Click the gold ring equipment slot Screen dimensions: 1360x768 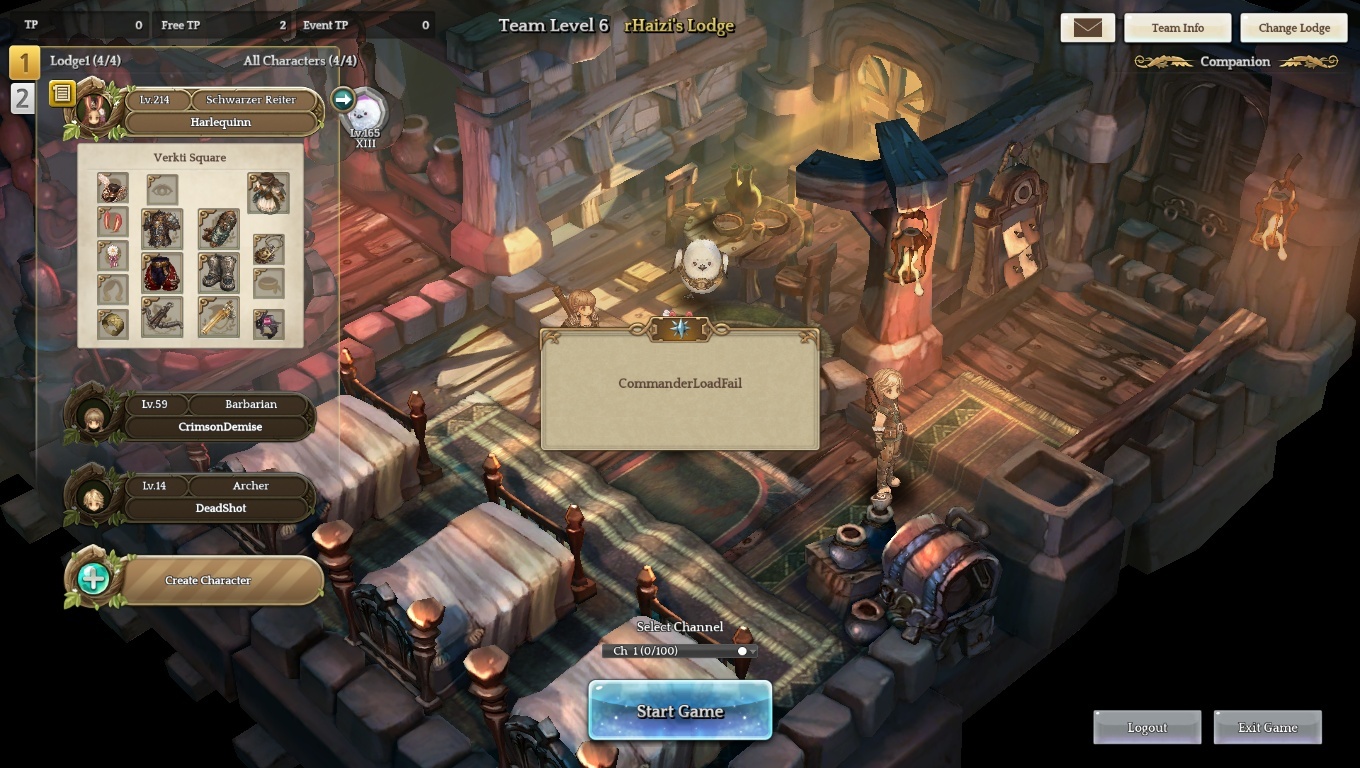point(113,324)
